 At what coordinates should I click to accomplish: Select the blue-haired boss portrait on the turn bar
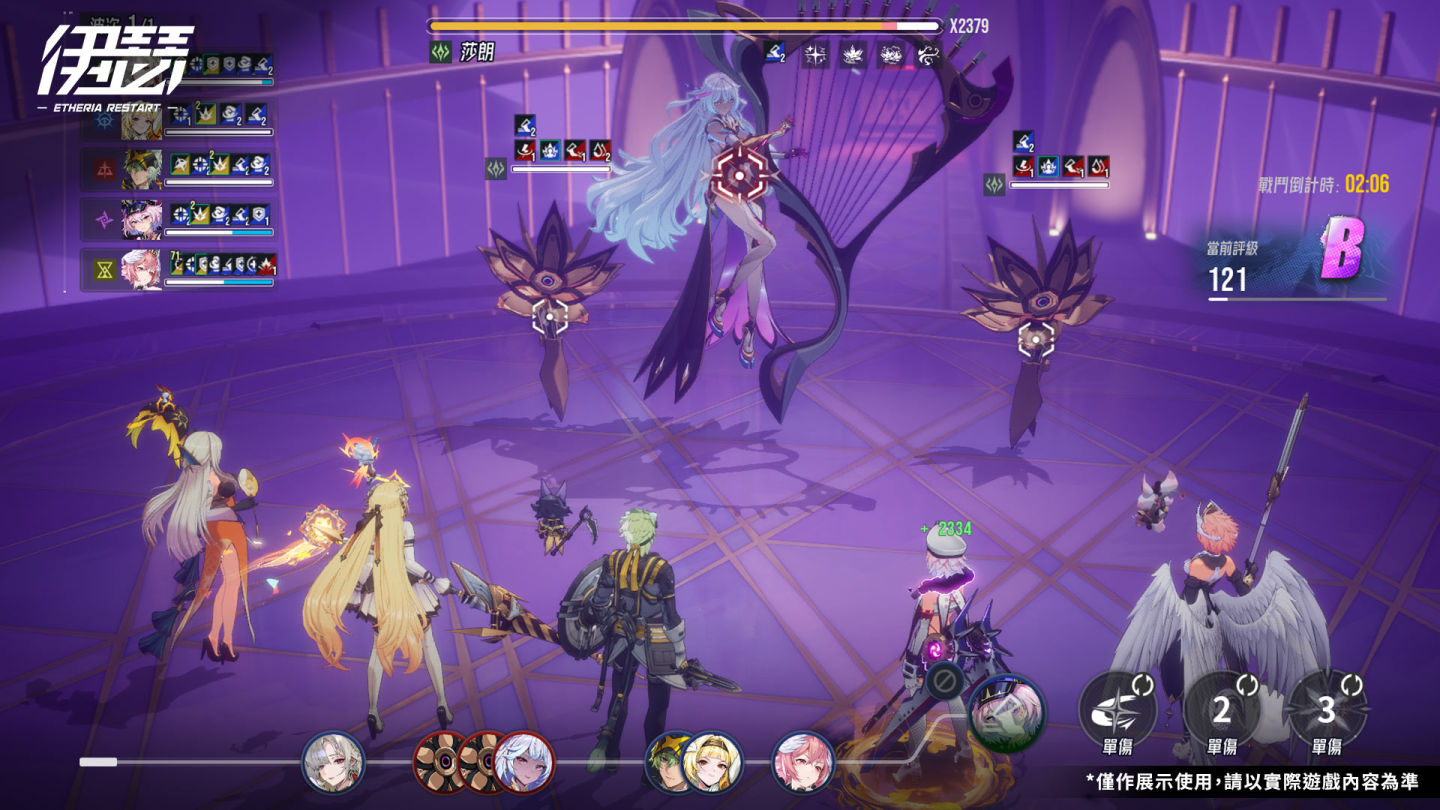pos(524,762)
